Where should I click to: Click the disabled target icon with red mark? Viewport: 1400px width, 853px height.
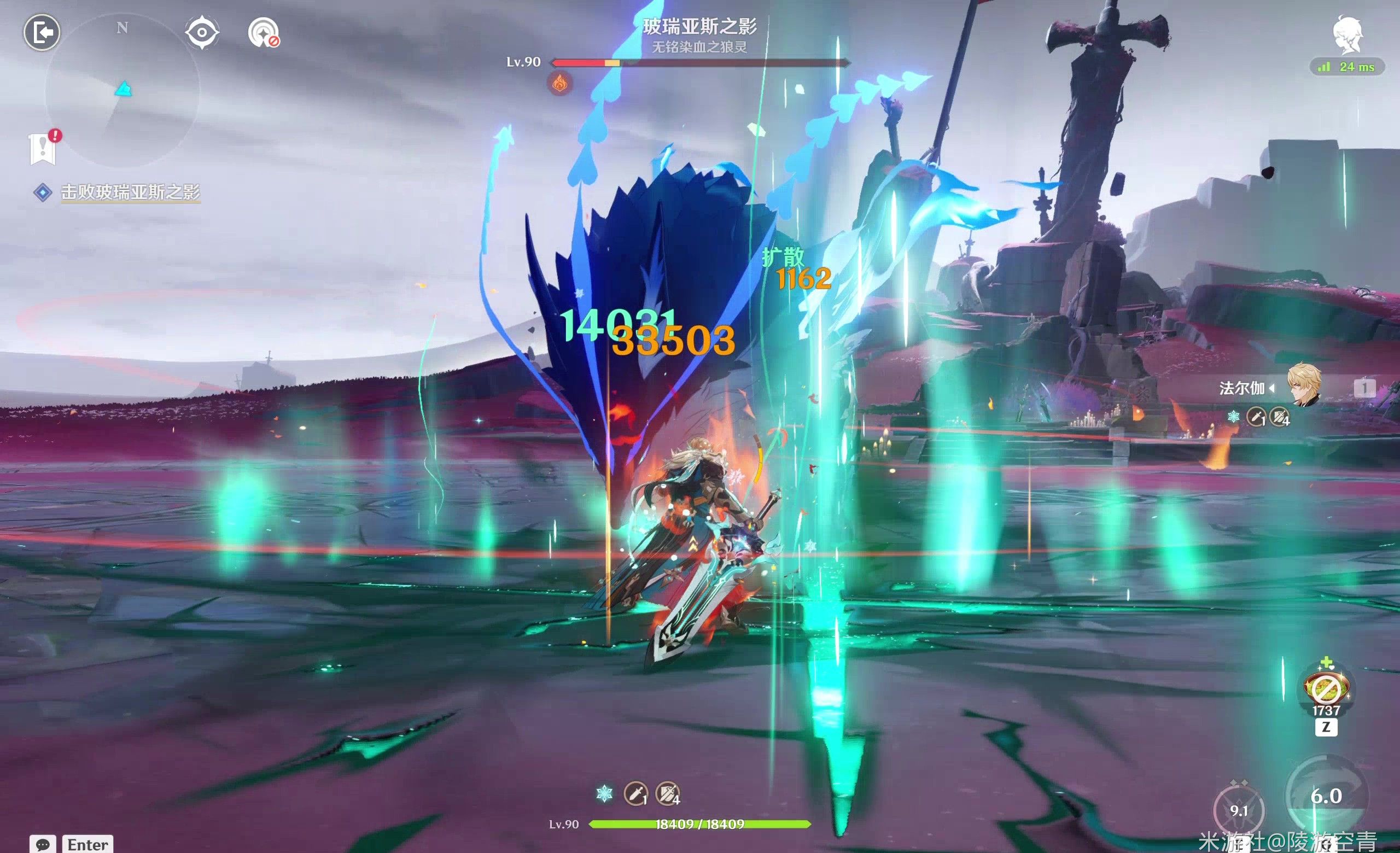tap(264, 32)
